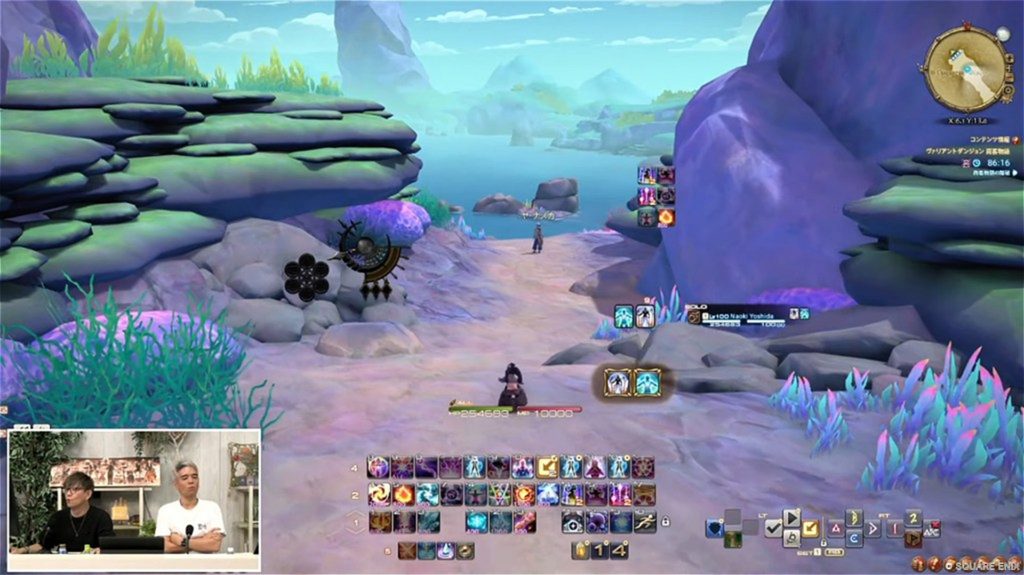Screen dimensions: 1024x575
Task: Activate the camera eye icon action
Action: (572, 521)
